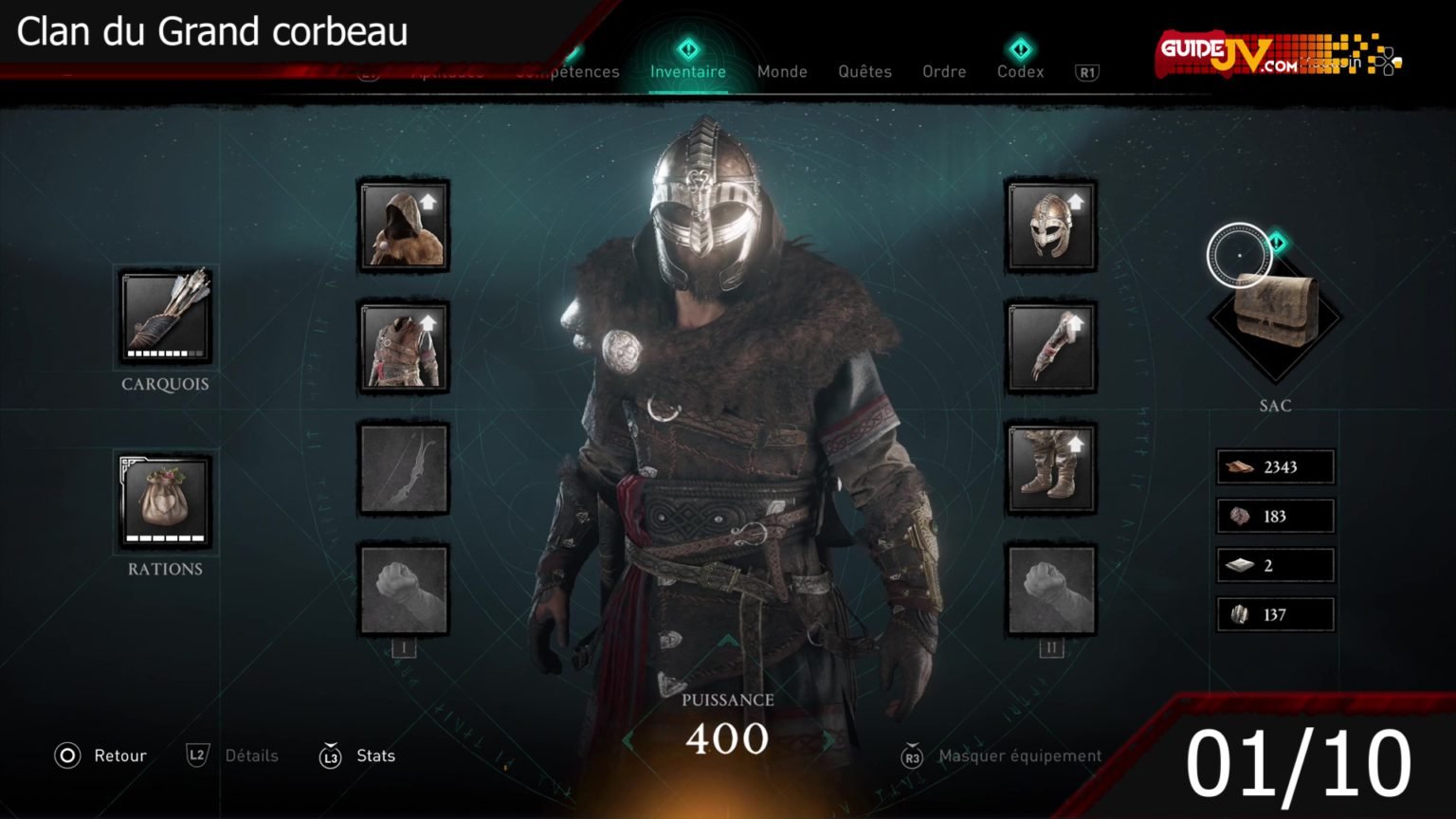Select the helmet equipment slot

point(1050,227)
